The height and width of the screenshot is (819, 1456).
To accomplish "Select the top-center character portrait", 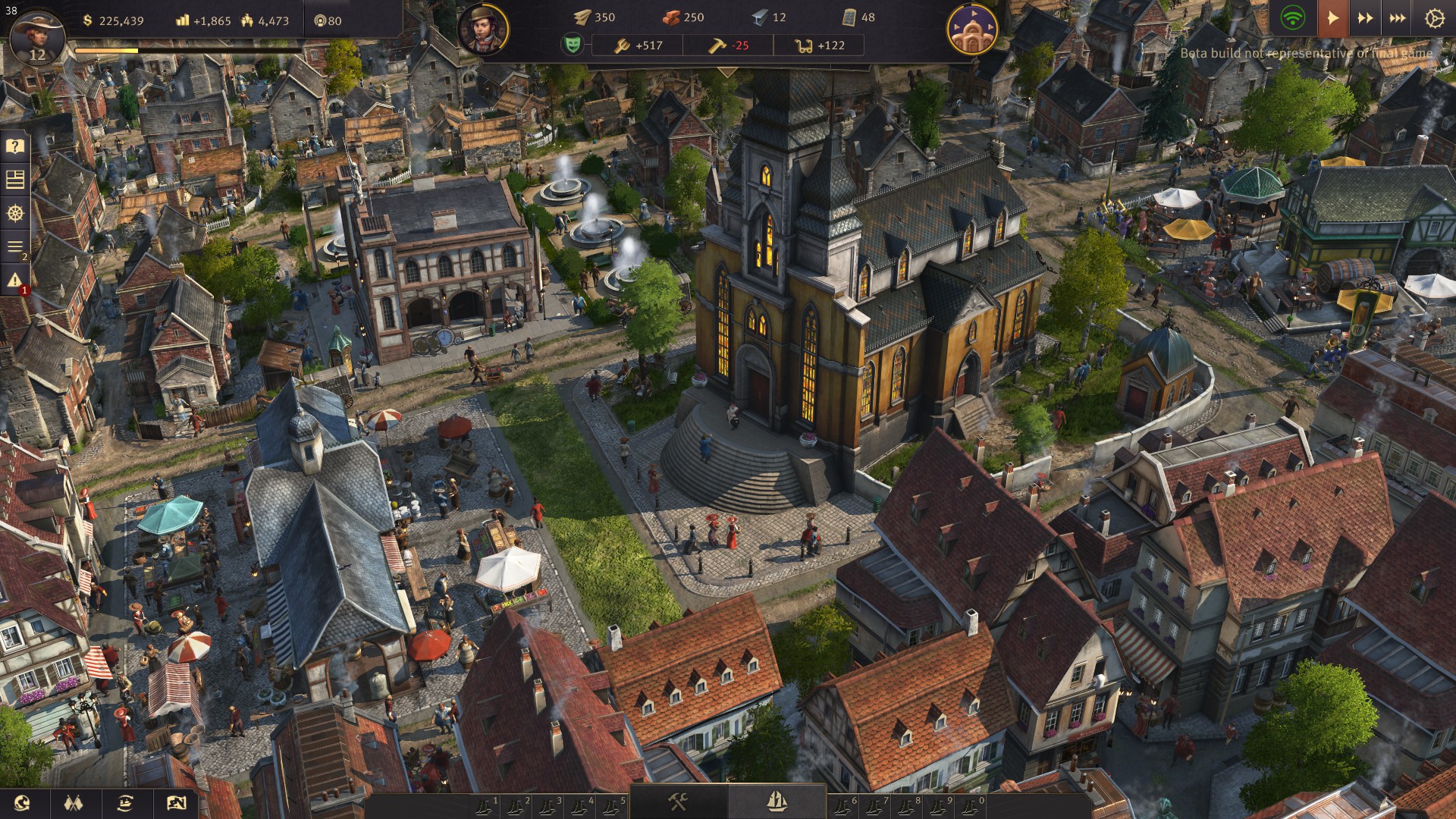I will coord(483,30).
